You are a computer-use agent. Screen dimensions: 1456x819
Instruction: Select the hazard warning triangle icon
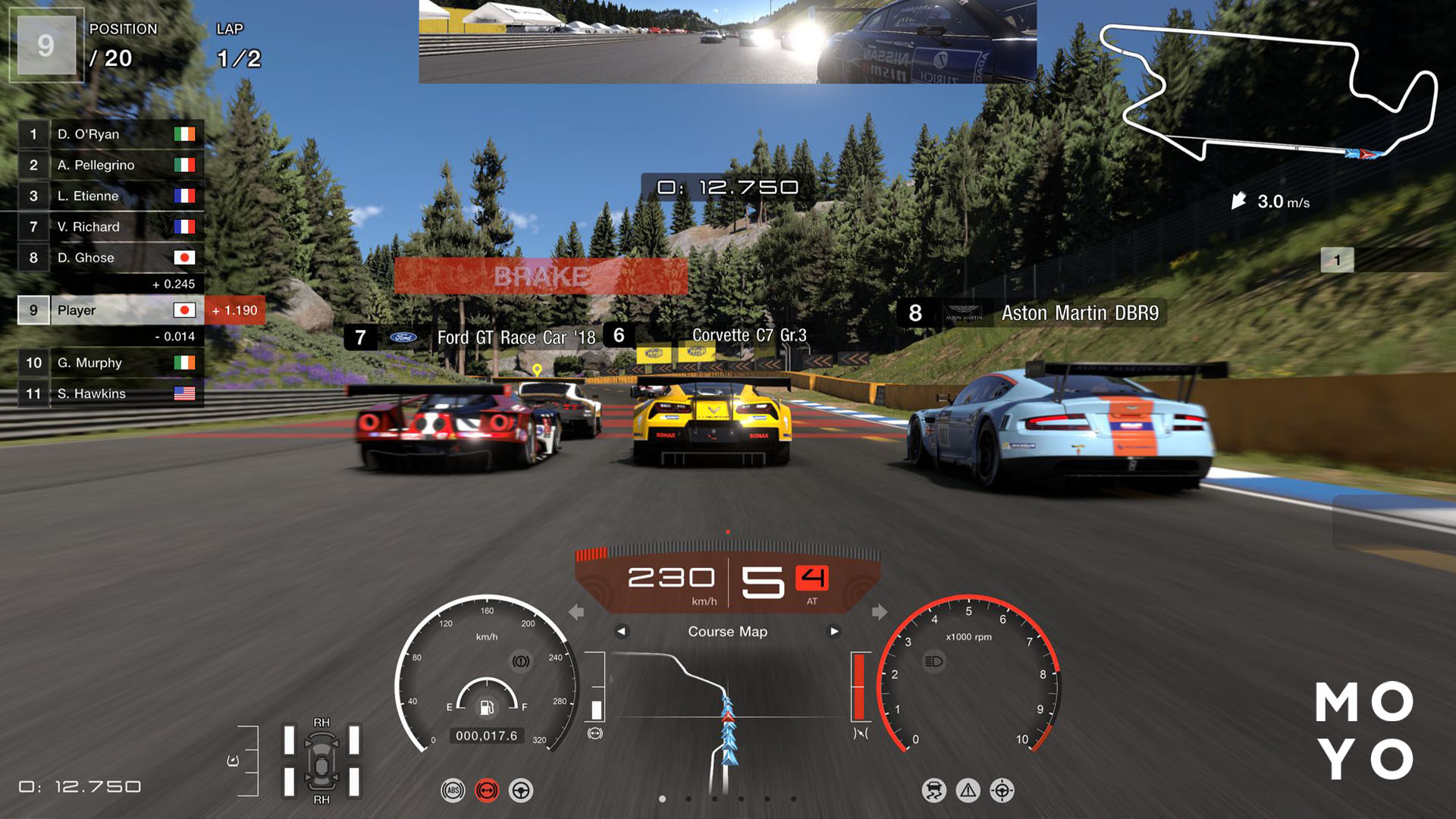click(x=967, y=790)
